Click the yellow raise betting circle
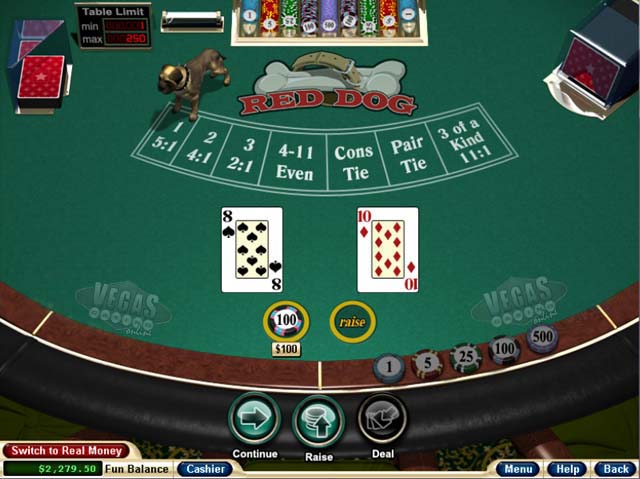This screenshot has width=640, height=479. pos(351,322)
